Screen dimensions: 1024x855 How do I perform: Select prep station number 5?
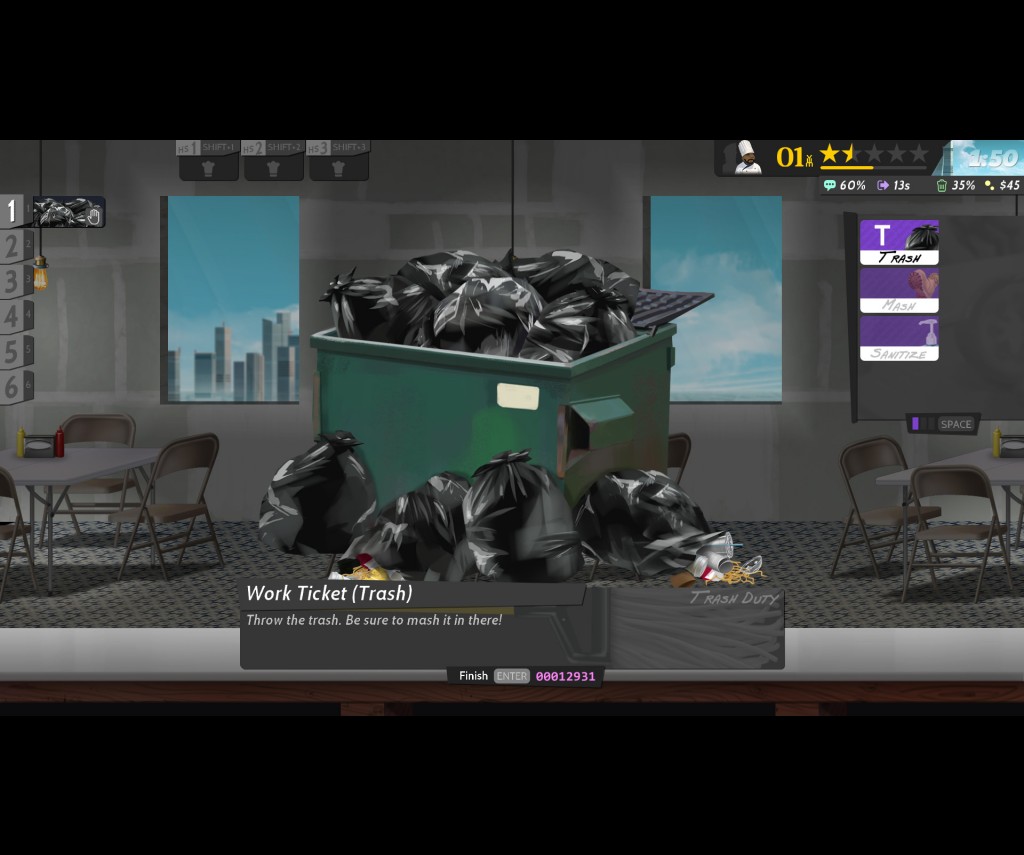pos(14,352)
